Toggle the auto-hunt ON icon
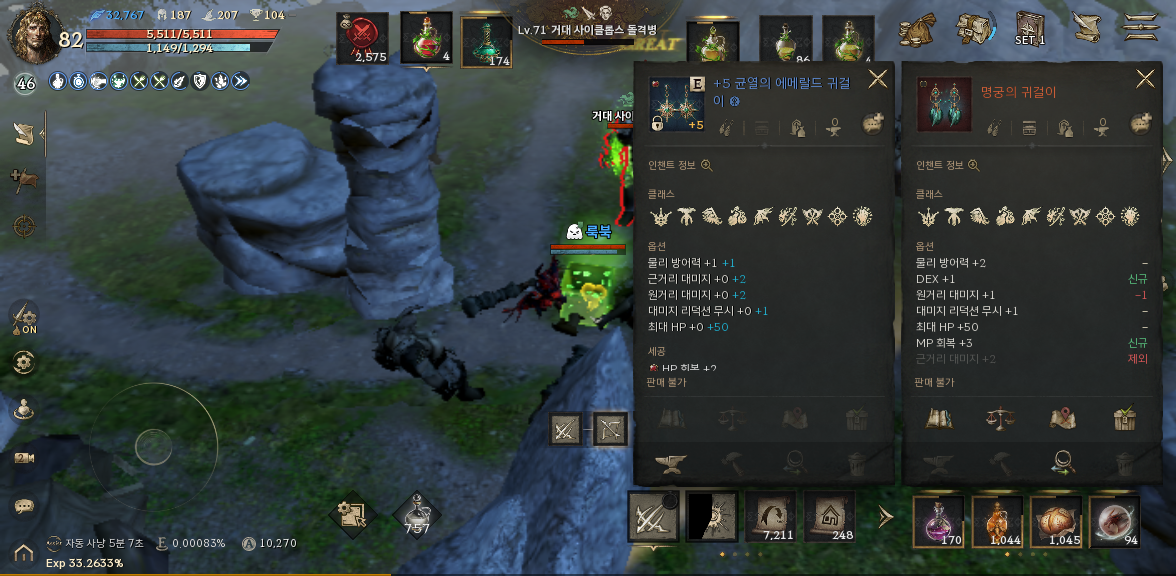Screen dimensions: 1176x576 (x=25, y=318)
